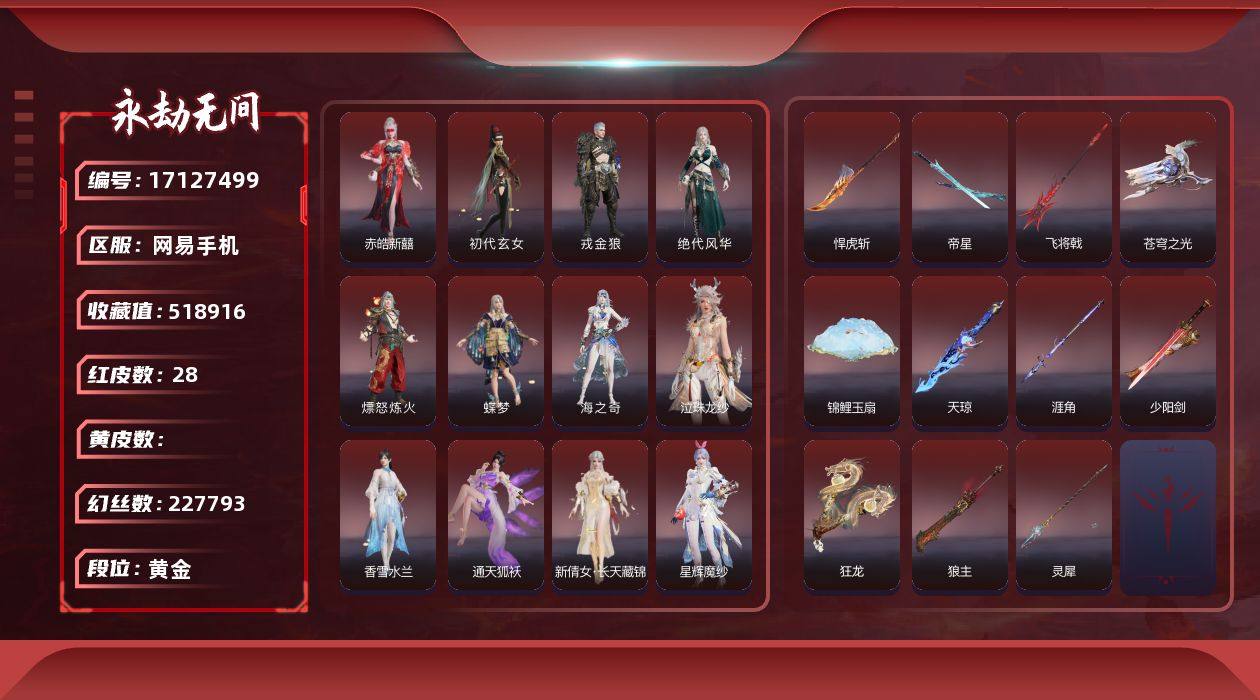Open the 狂龙 golden dragon weapon card
The width and height of the screenshot is (1260, 700).
pyautogui.click(x=852, y=515)
